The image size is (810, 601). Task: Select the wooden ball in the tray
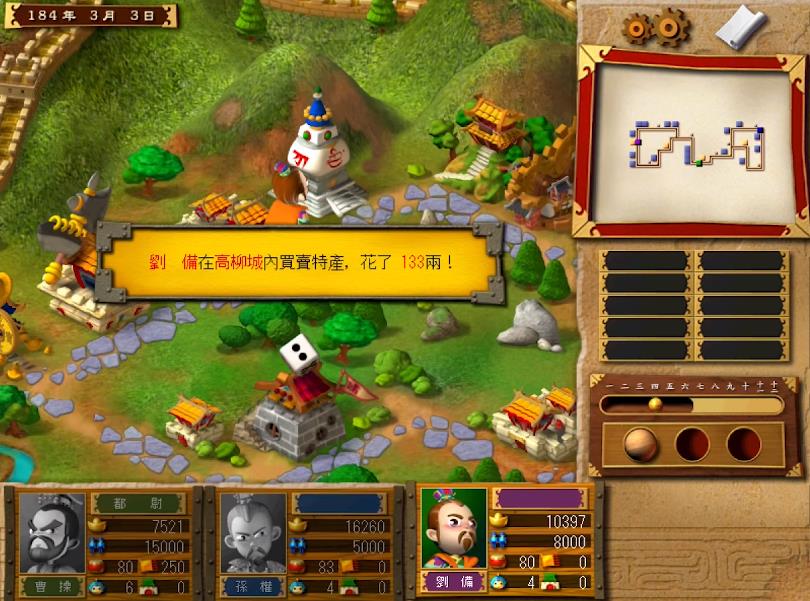click(x=641, y=443)
